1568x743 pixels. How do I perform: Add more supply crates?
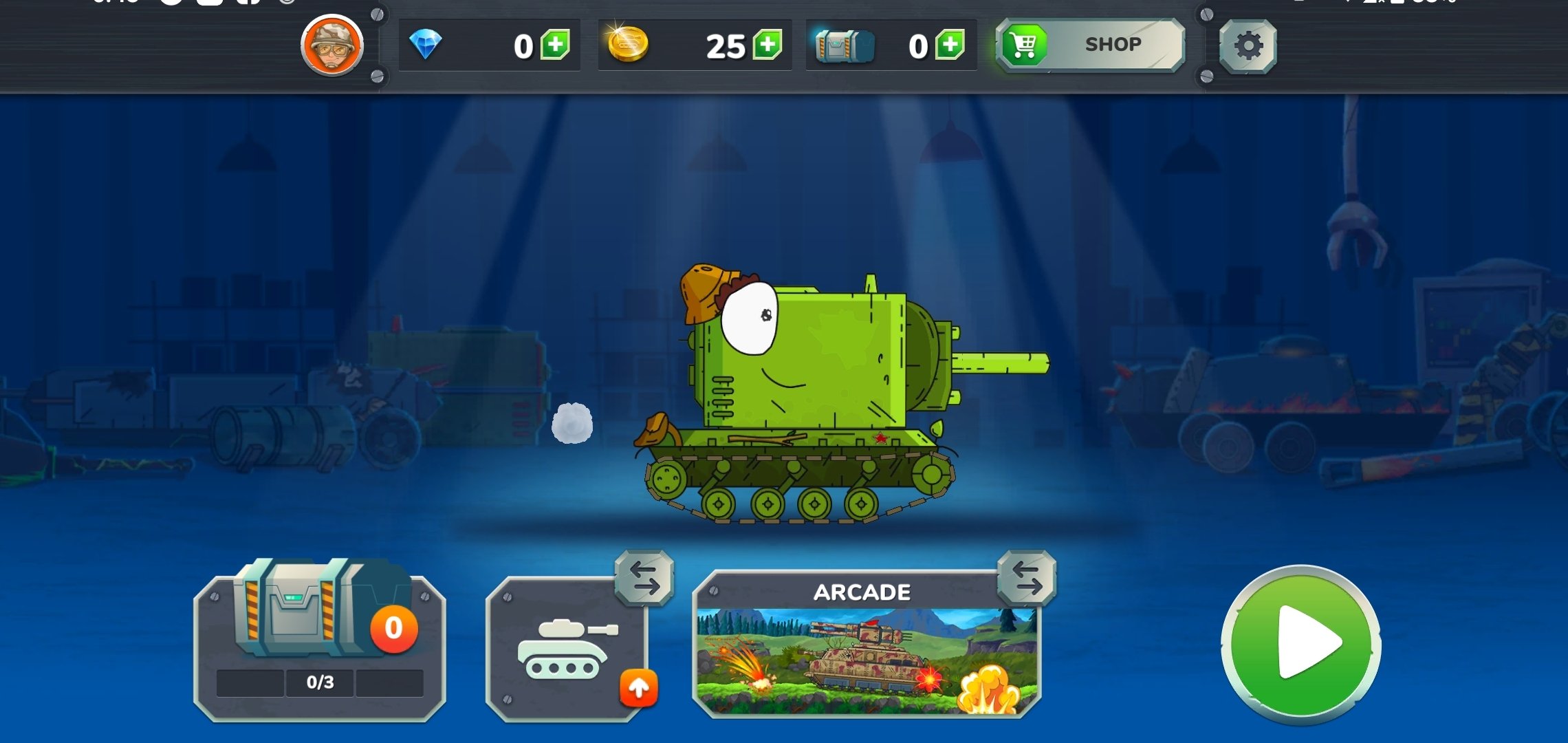950,45
